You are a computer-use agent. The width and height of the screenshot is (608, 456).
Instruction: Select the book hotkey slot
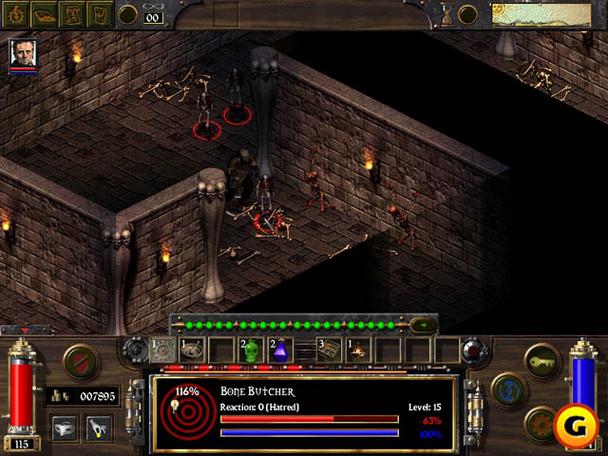coord(330,350)
